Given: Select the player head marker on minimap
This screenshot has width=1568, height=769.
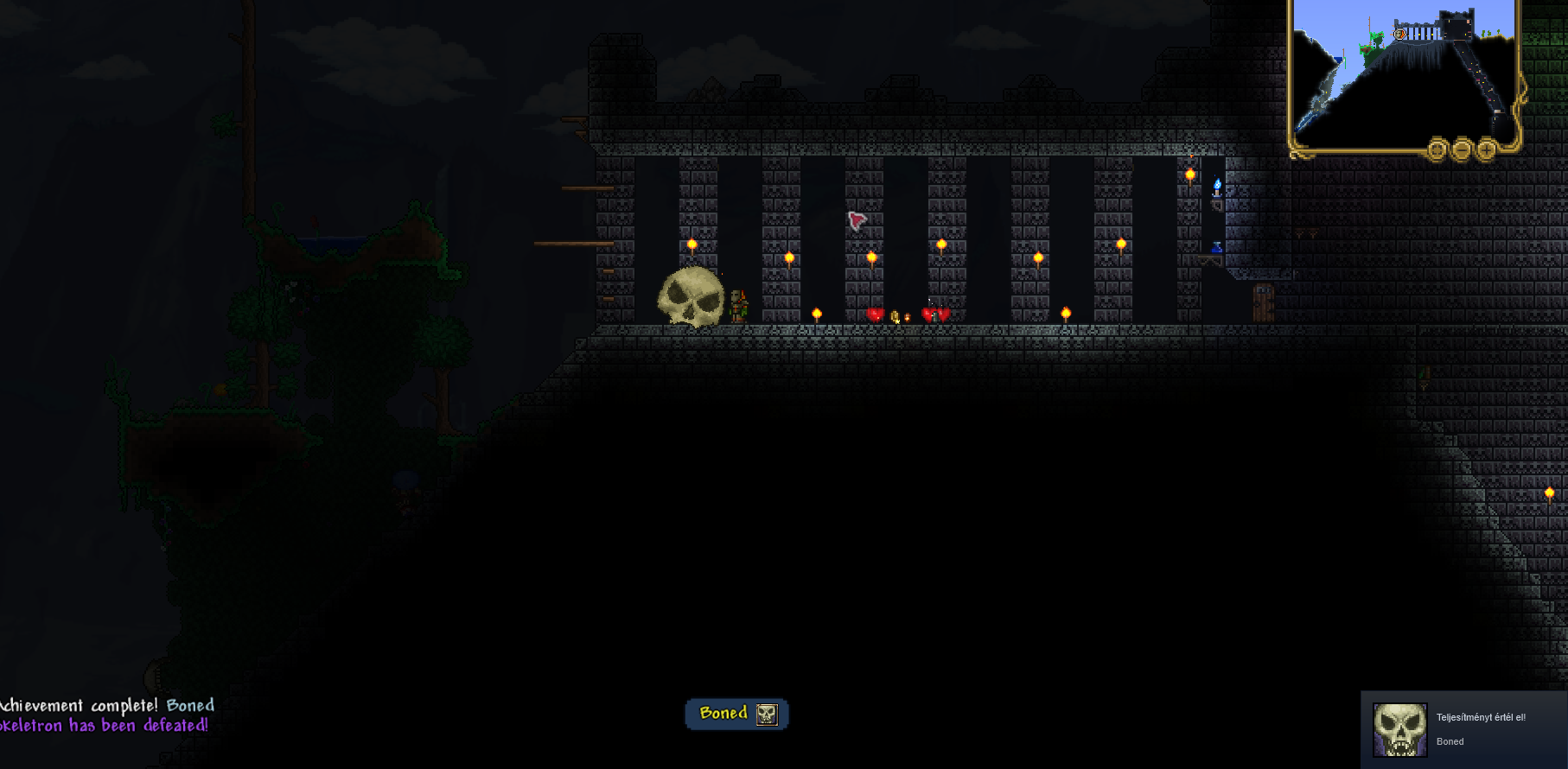Looking at the screenshot, I should (x=1399, y=35).
